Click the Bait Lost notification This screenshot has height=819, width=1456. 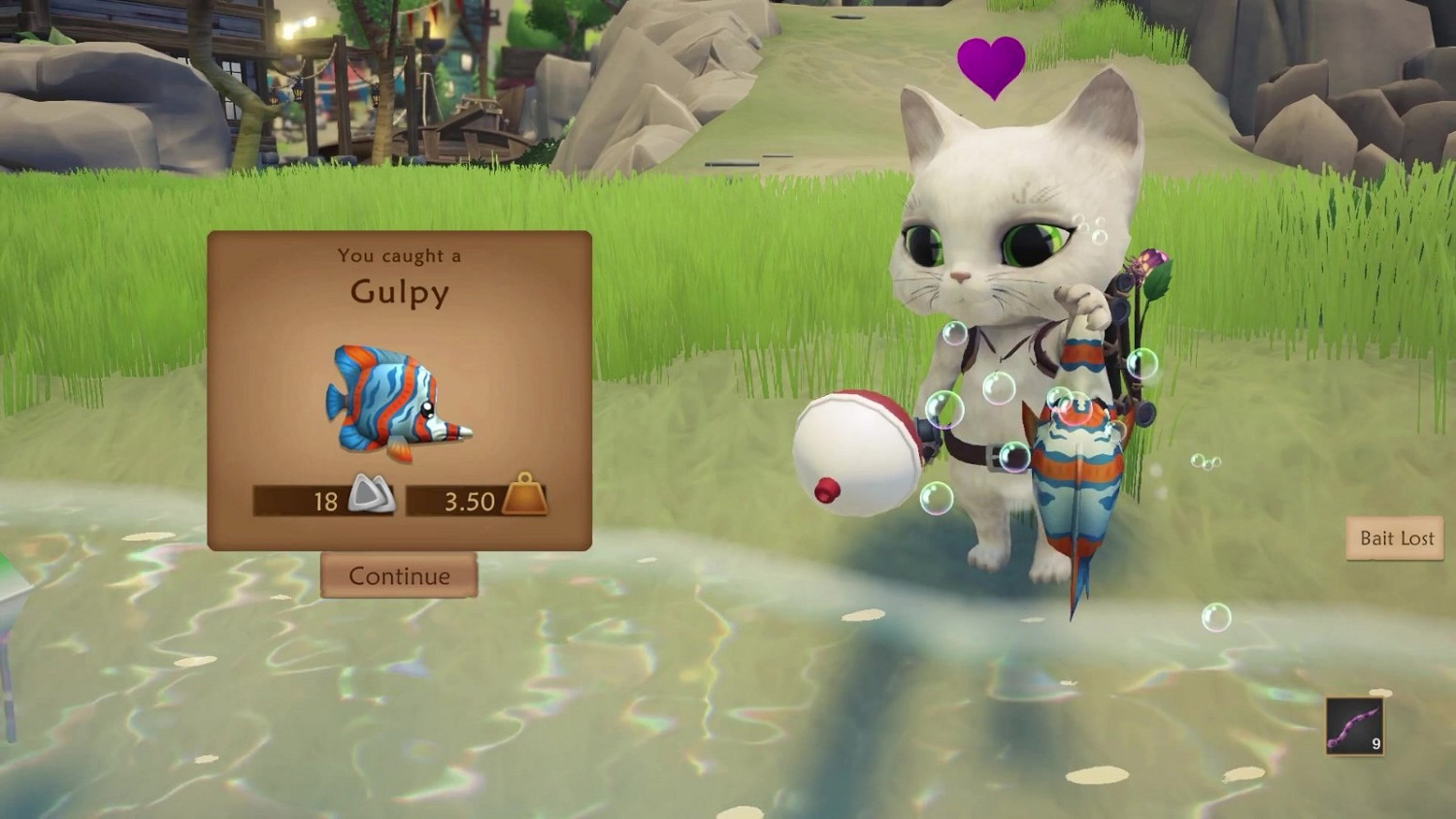[x=1395, y=538]
